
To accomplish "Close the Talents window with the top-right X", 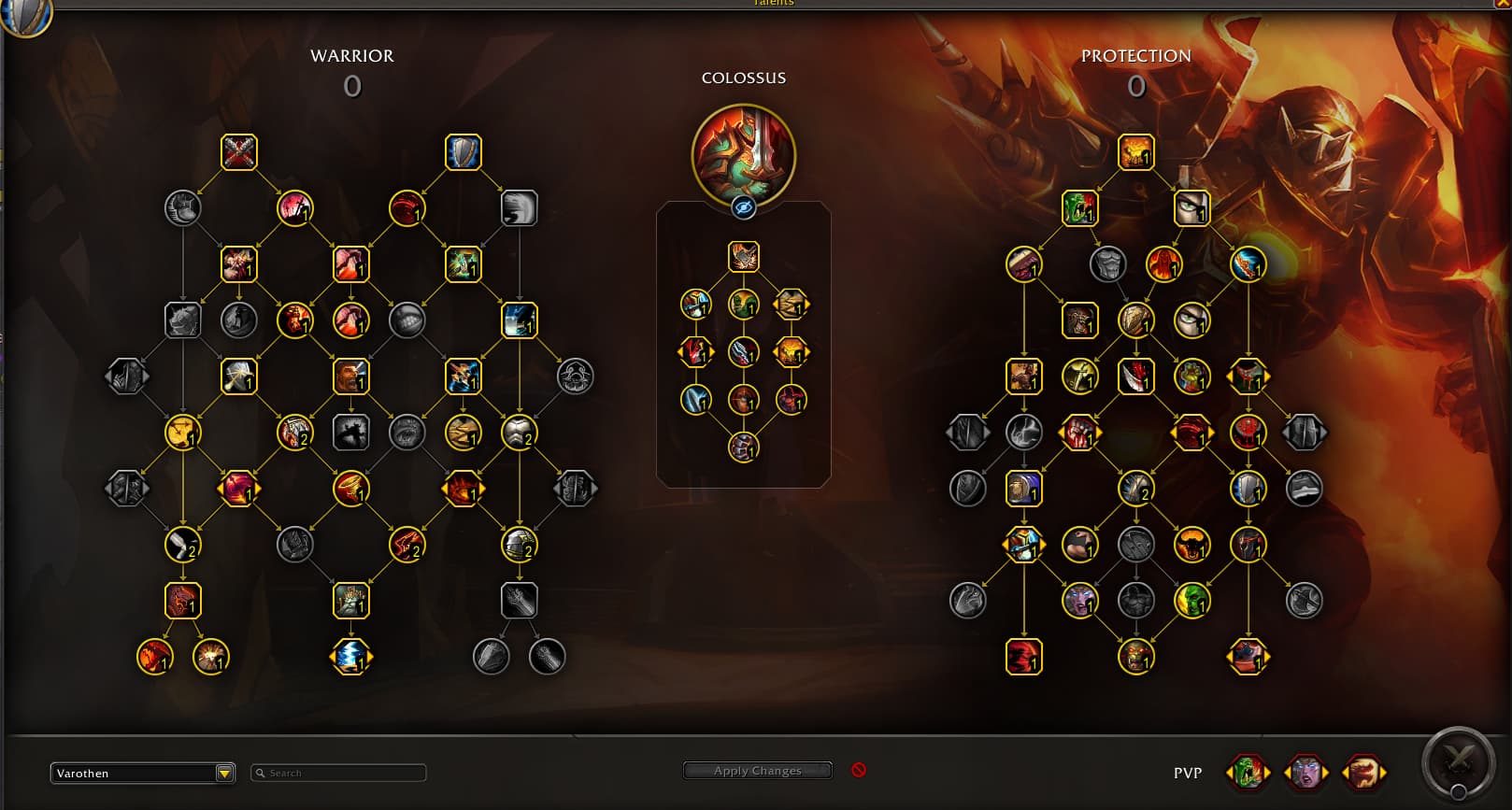I will (x=1501, y=4).
